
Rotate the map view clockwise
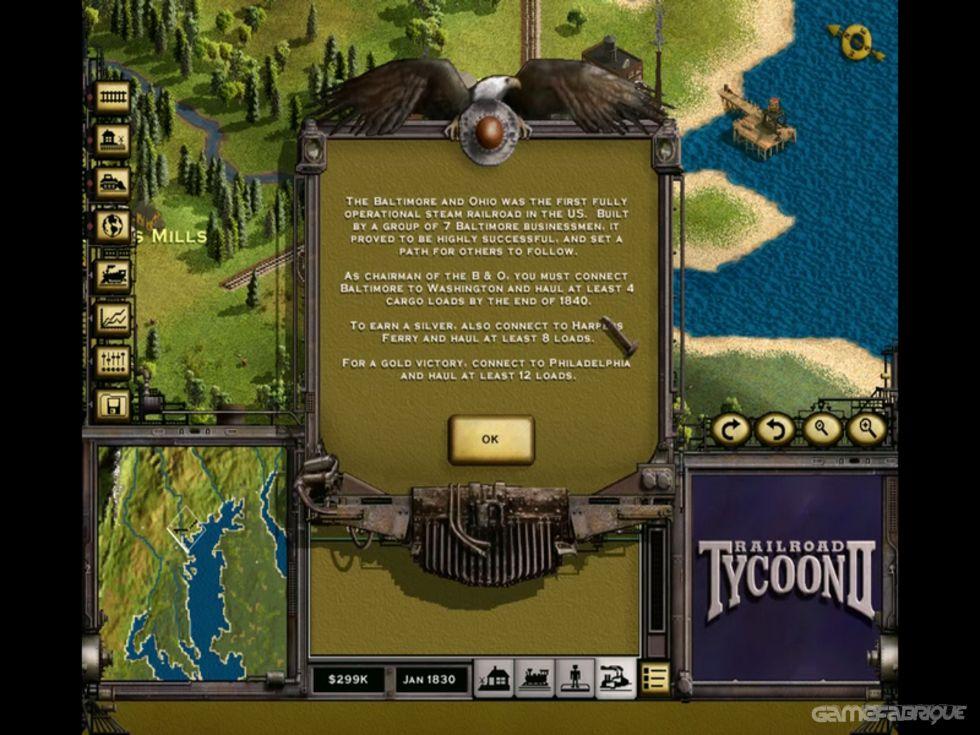pyautogui.click(x=731, y=429)
